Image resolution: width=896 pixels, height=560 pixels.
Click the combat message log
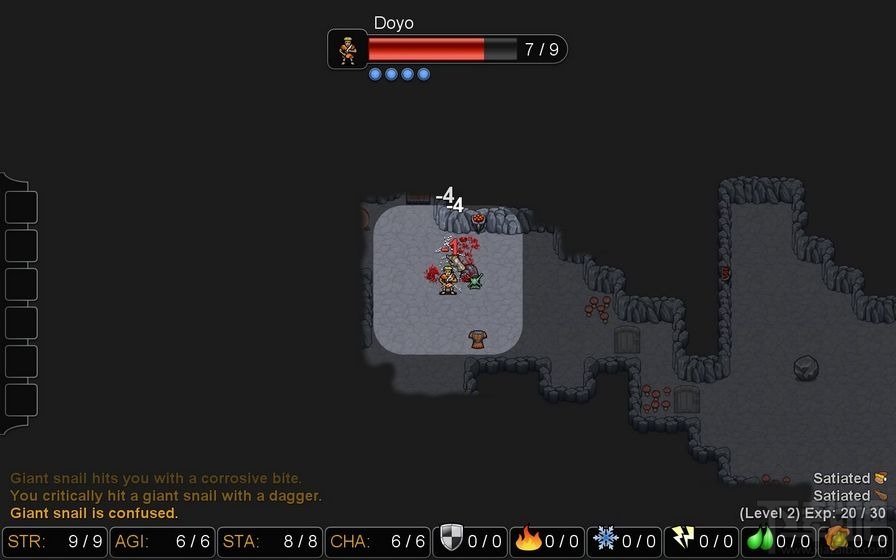pos(166,496)
